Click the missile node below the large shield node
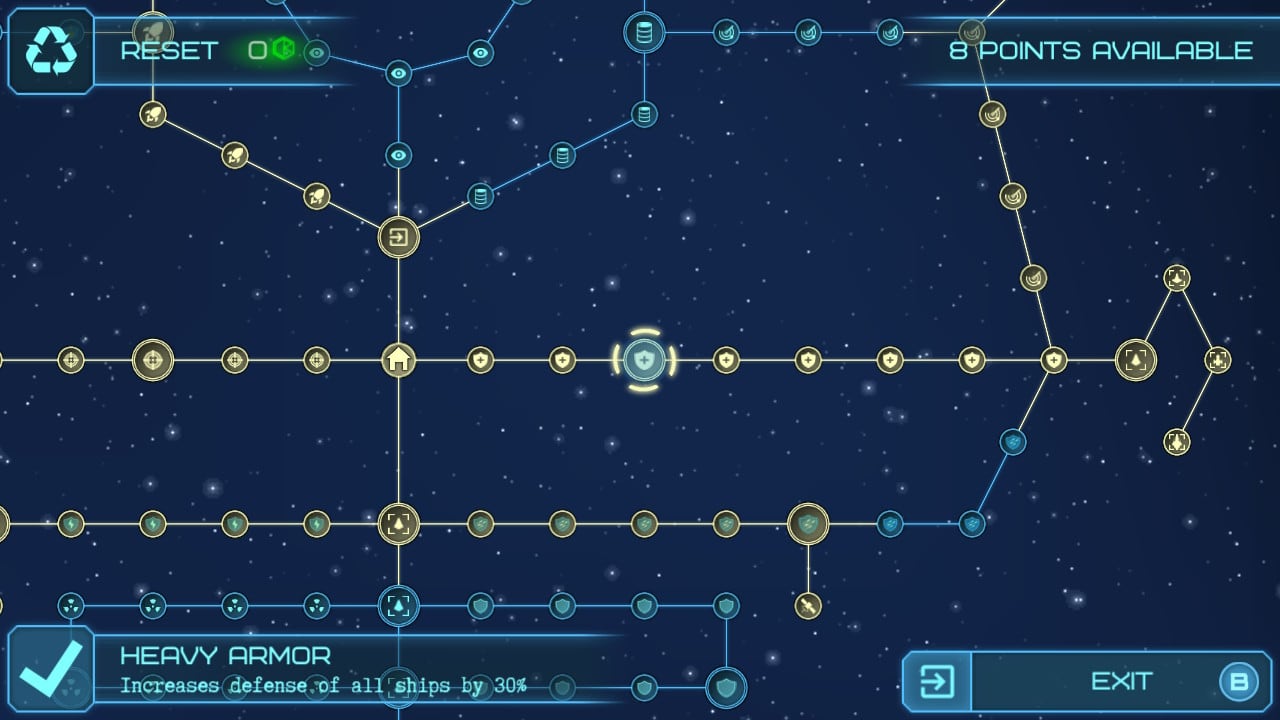 click(810, 607)
